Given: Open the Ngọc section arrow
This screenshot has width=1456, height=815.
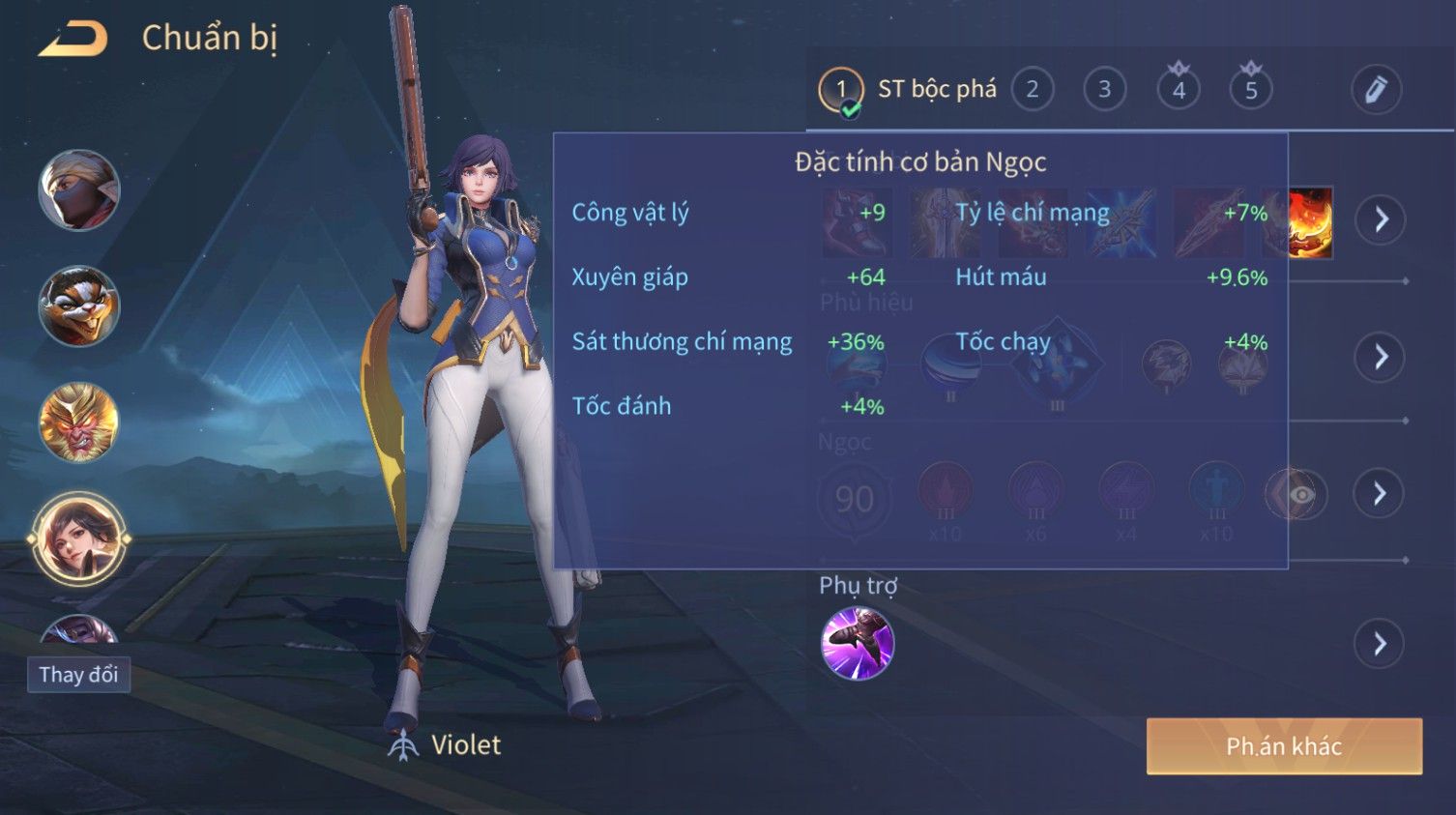Looking at the screenshot, I should [1380, 494].
